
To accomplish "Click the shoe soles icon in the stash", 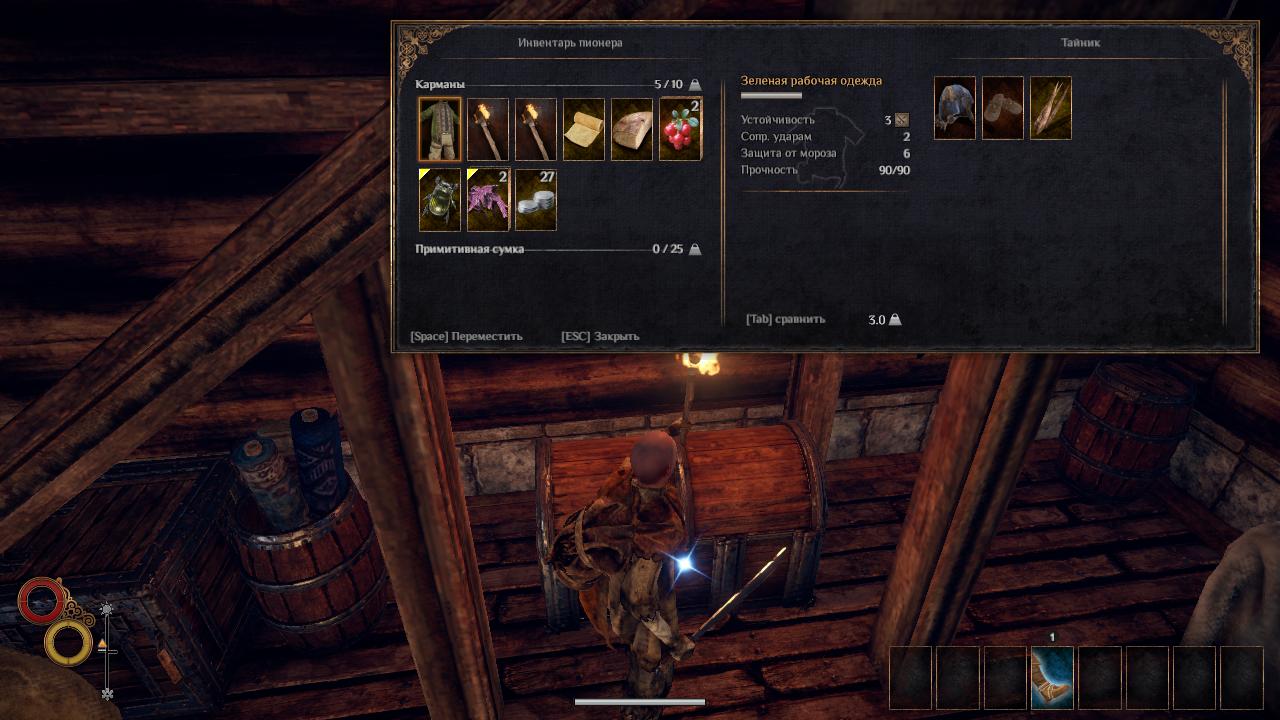I will (x=1002, y=108).
